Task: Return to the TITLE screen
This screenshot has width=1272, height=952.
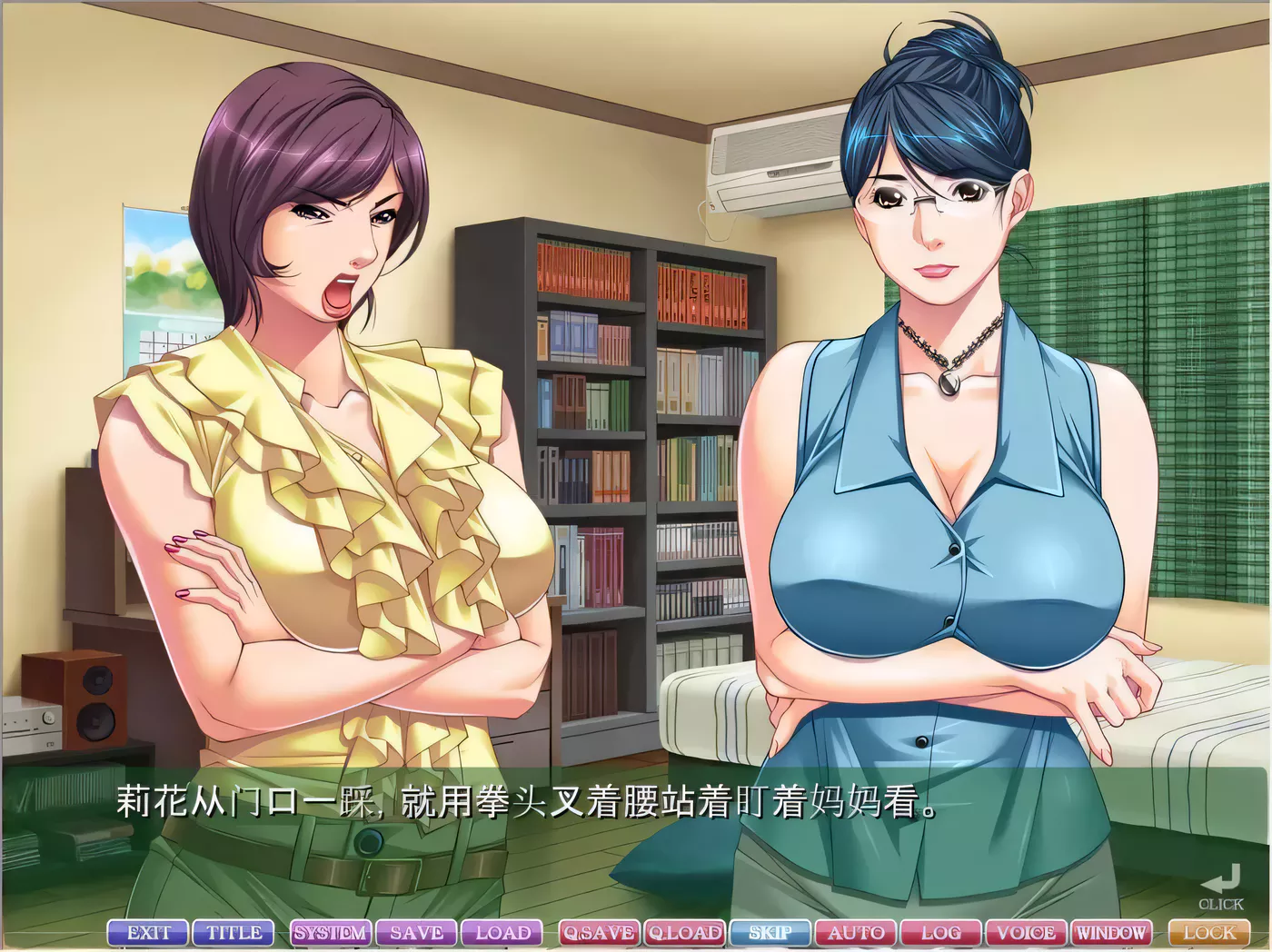Action: (x=234, y=933)
